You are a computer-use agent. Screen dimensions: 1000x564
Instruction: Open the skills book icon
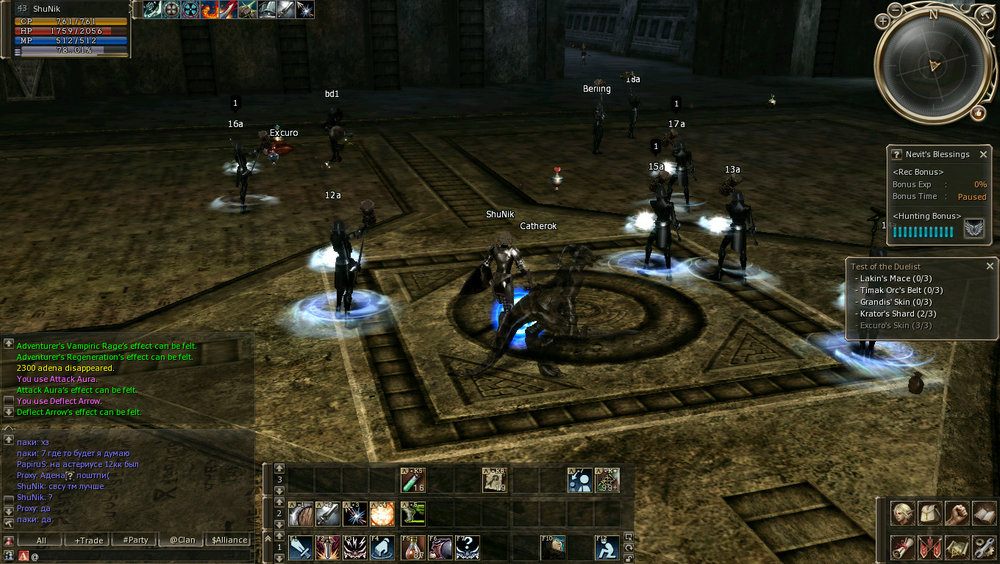point(983,514)
